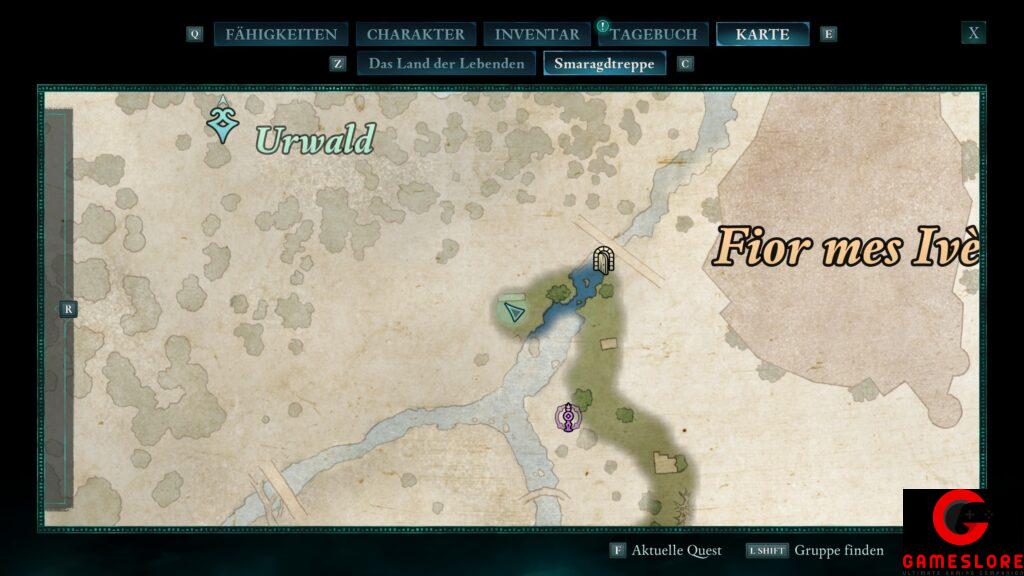Select the Karte tab
The image size is (1024, 576).
coord(762,34)
